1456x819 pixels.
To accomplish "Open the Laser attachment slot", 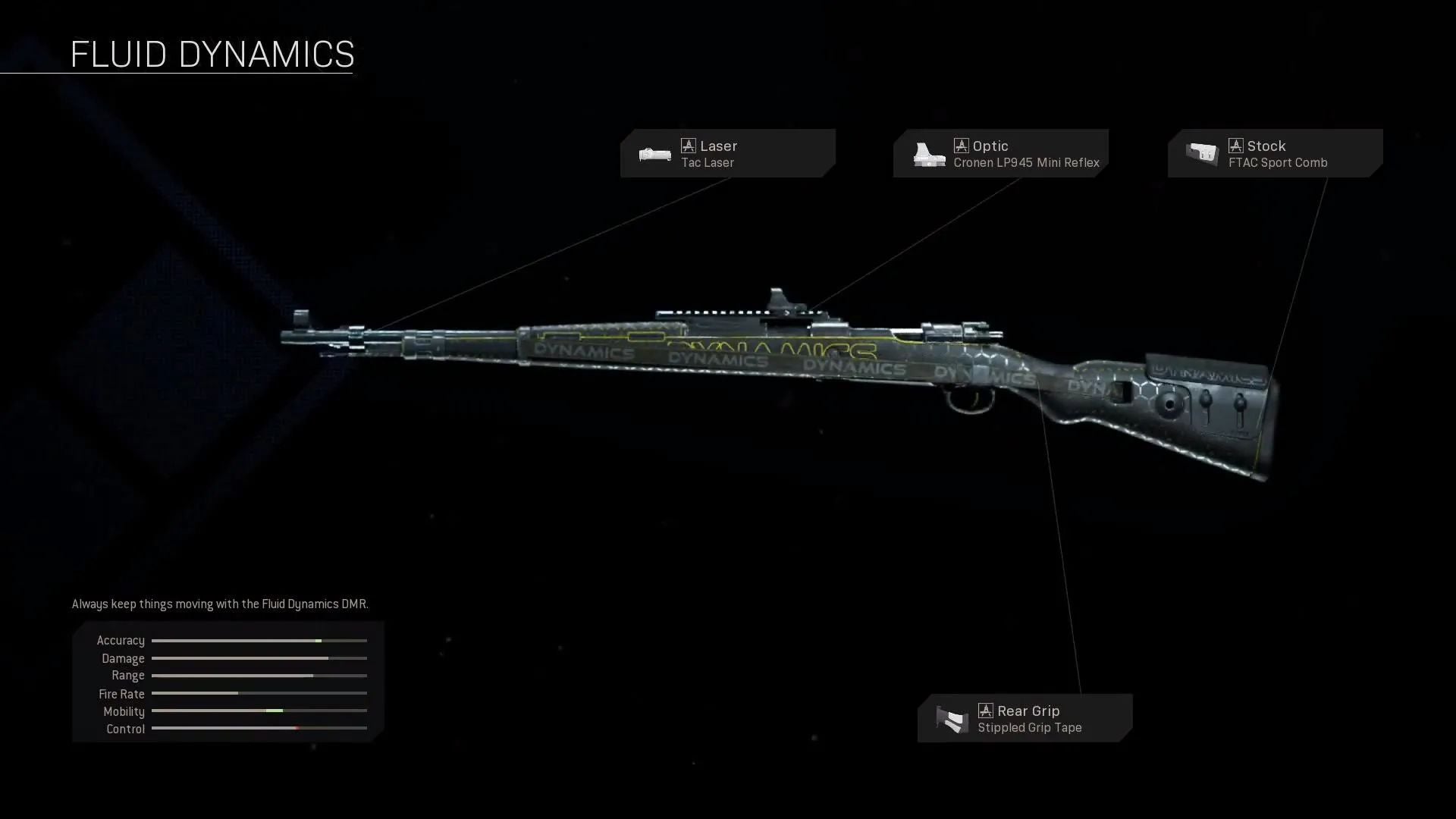I will (726, 153).
